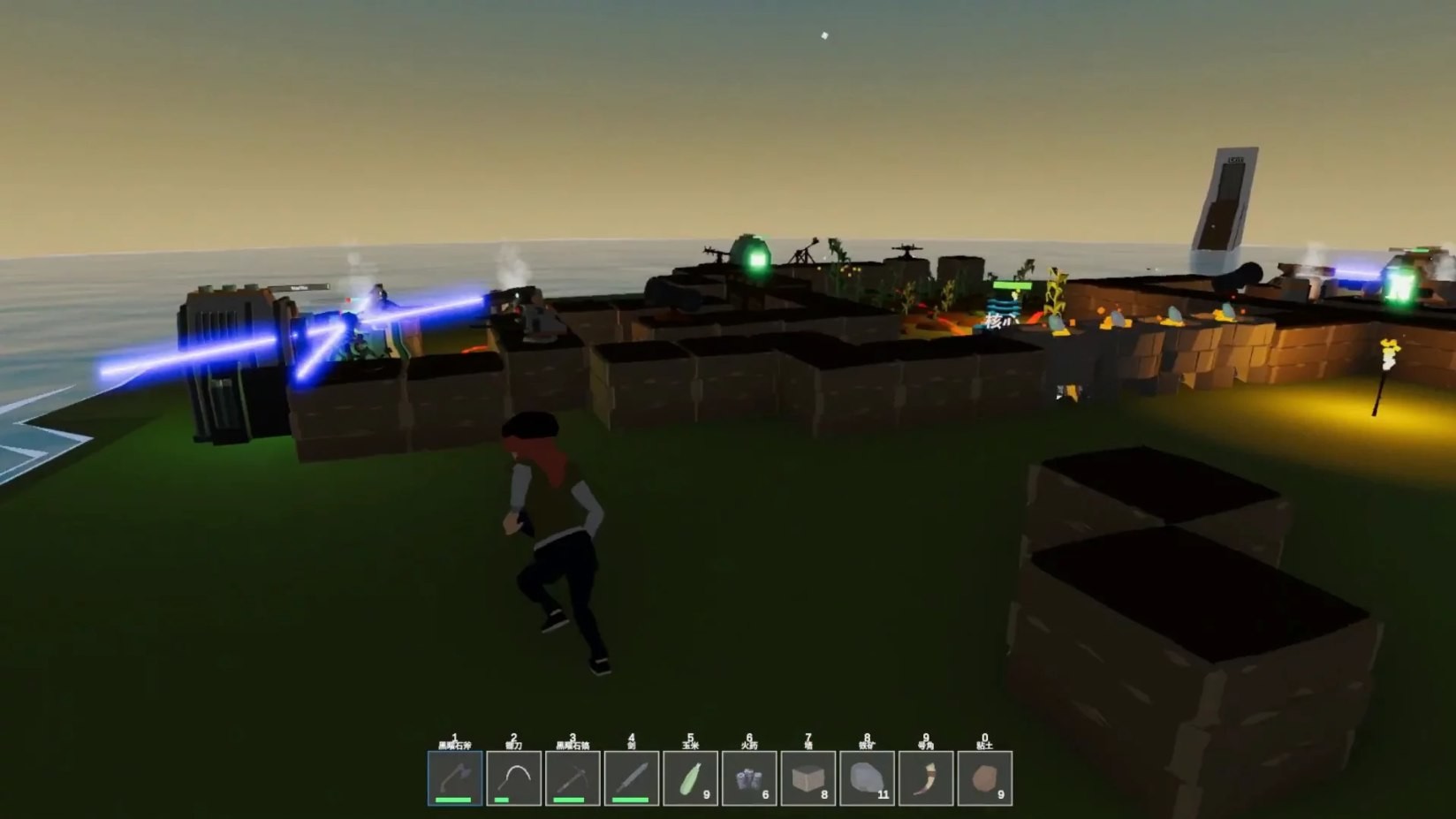This screenshot has width=1456, height=819.
Task: Select the corn item in slot 5
Action: (x=691, y=777)
